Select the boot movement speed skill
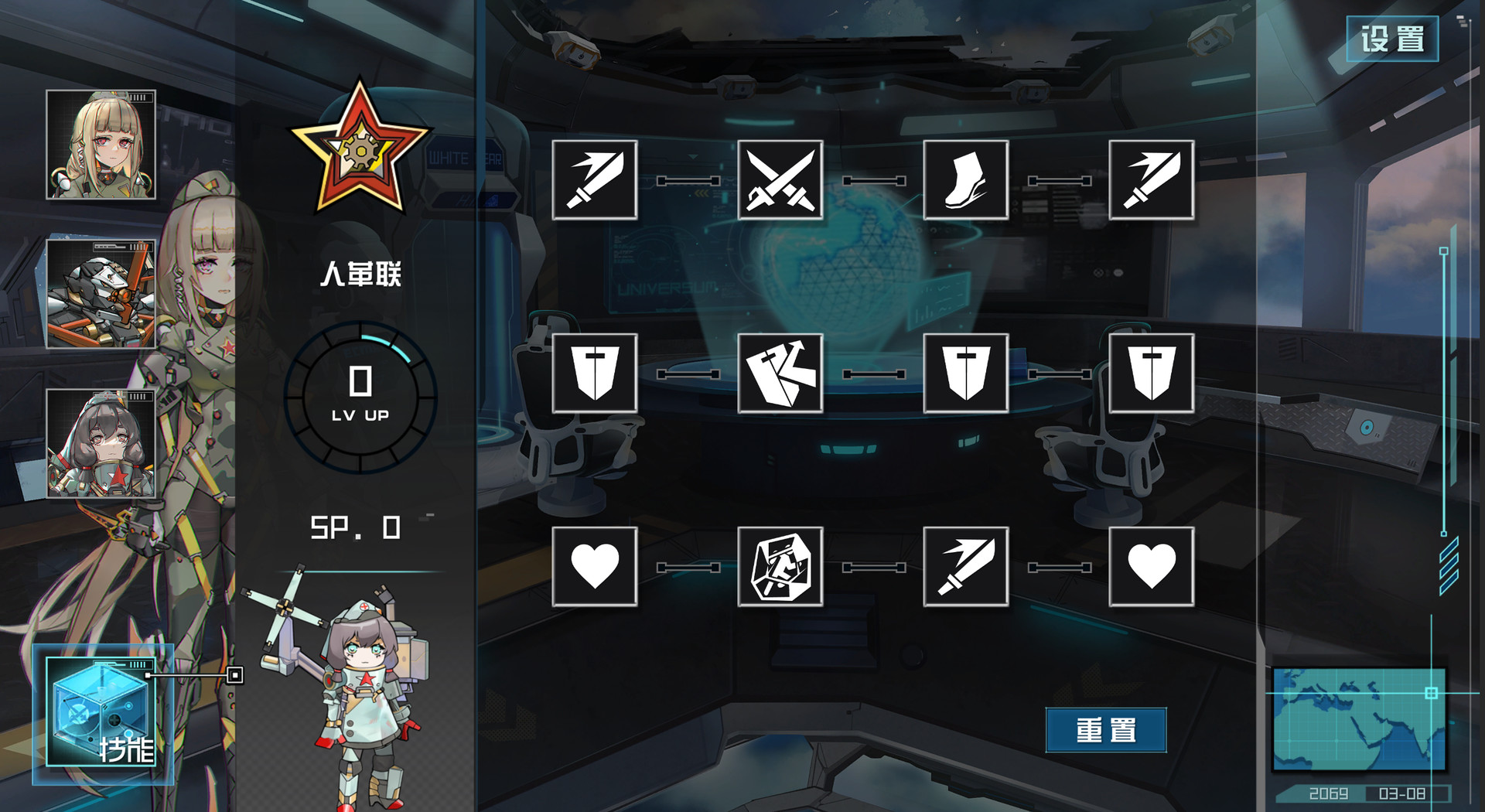 [x=965, y=179]
